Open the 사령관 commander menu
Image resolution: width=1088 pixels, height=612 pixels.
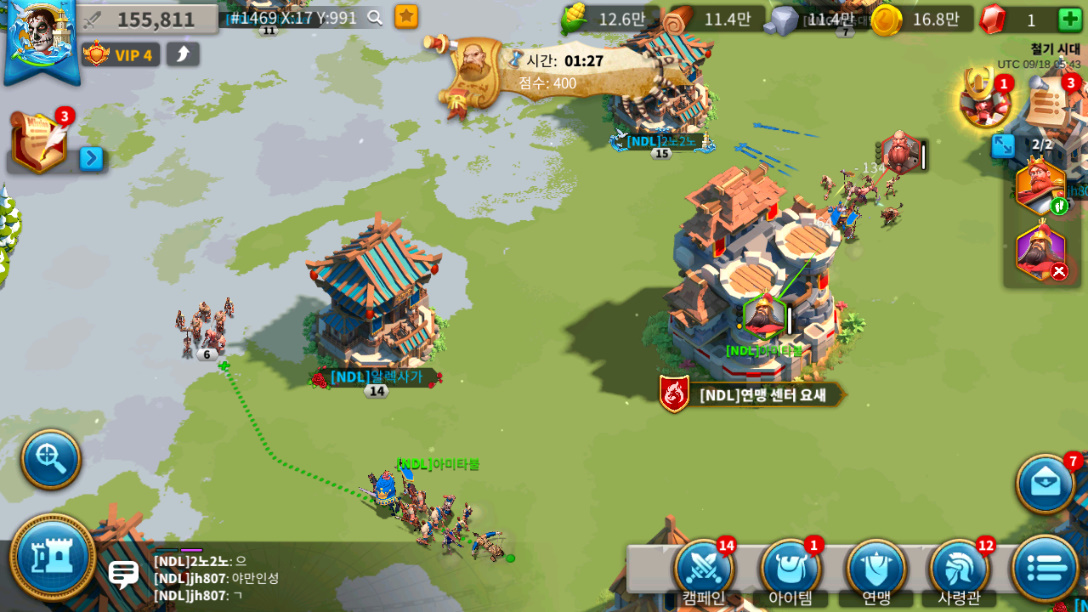click(960, 570)
